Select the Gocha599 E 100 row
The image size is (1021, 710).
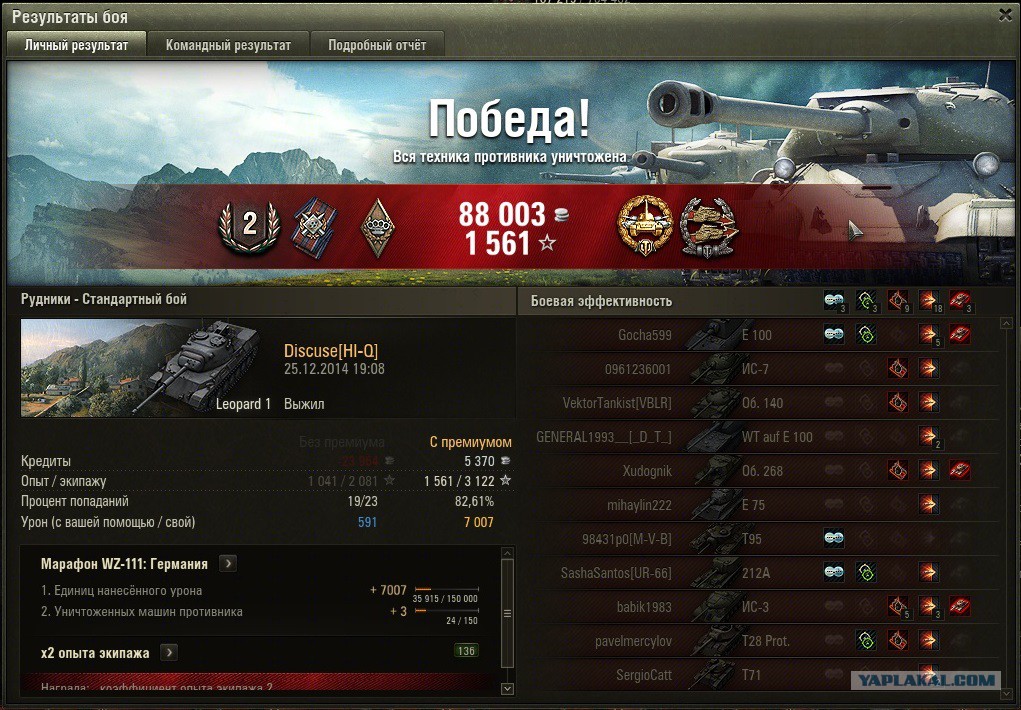760,335
